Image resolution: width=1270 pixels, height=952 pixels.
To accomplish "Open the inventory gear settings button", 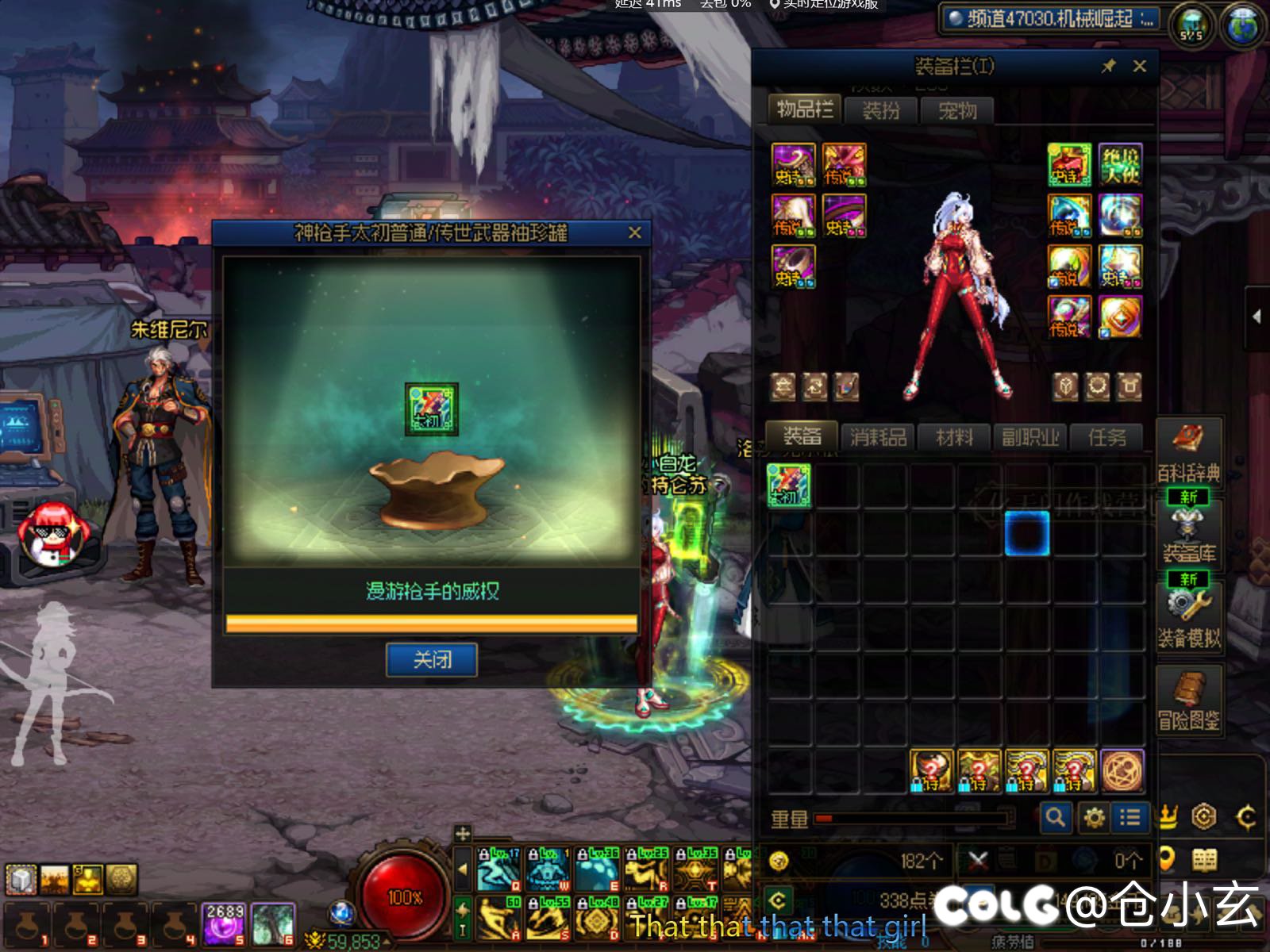I will click(x=1094, y=817).
